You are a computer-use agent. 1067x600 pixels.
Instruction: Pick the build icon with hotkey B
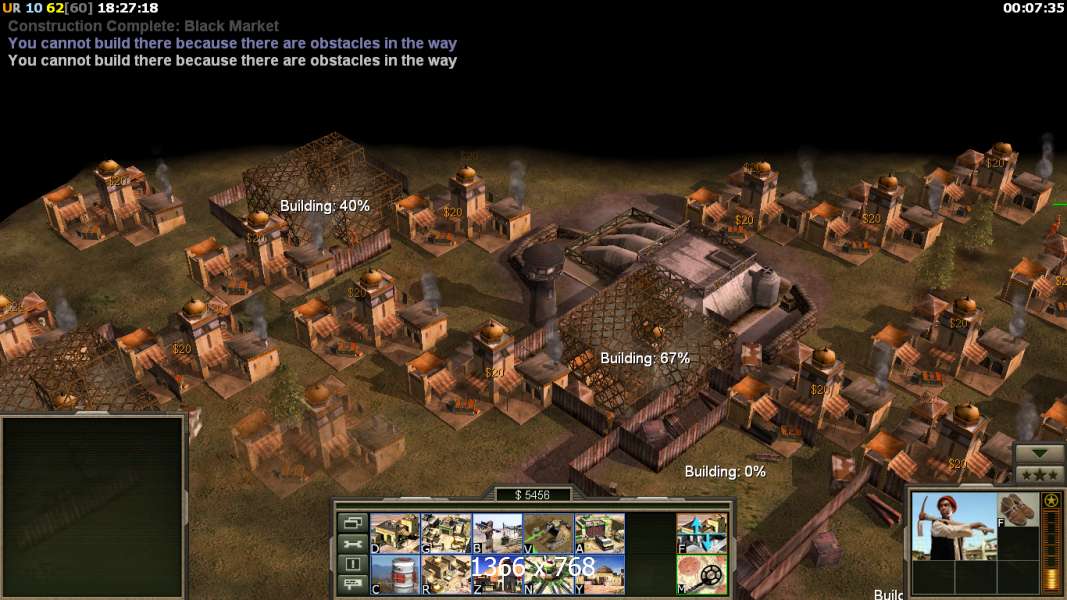tap(496, 533)
